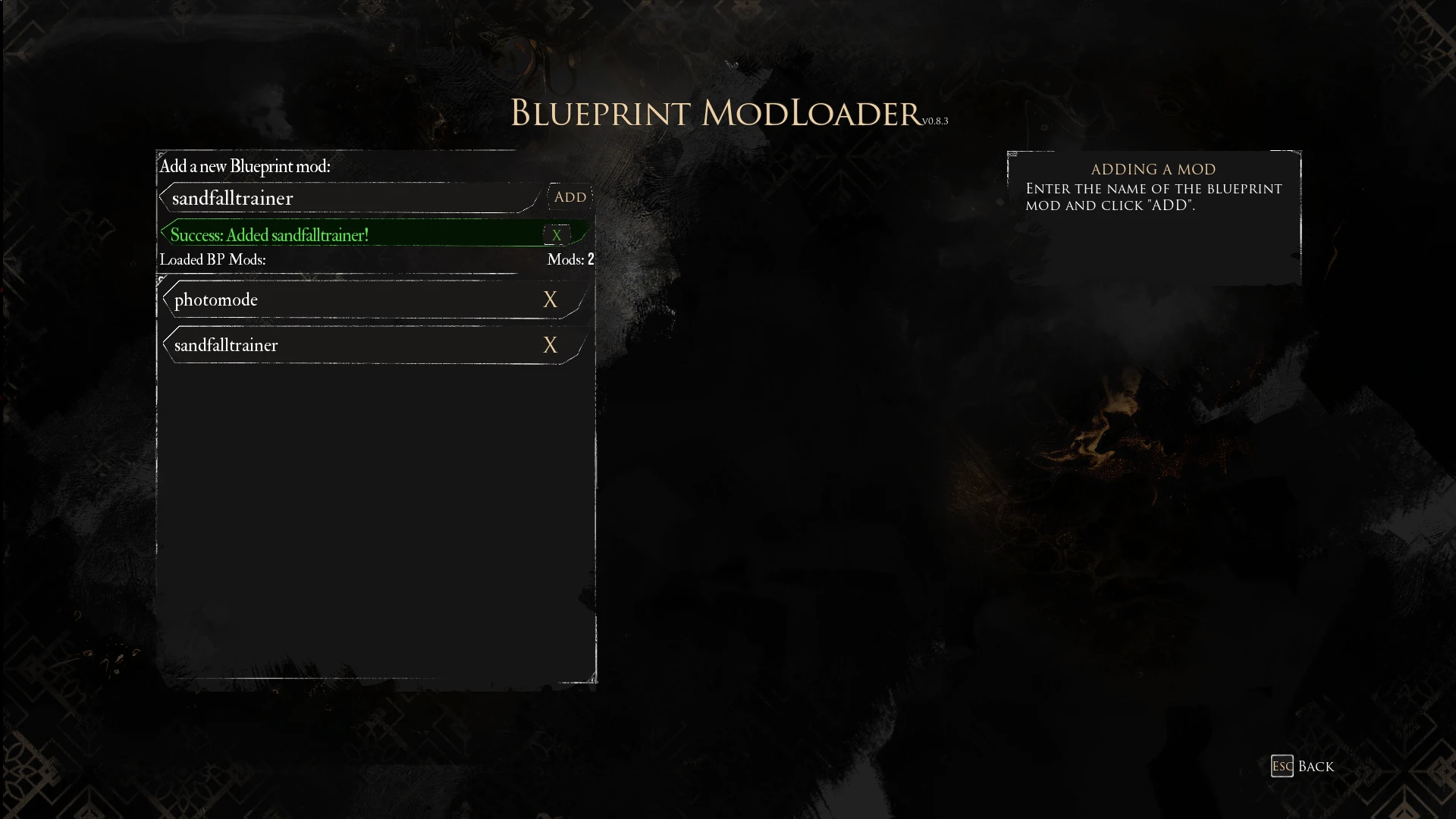Click the ADD button
The height and width of the screenshot is (819, 1456).
570,197
